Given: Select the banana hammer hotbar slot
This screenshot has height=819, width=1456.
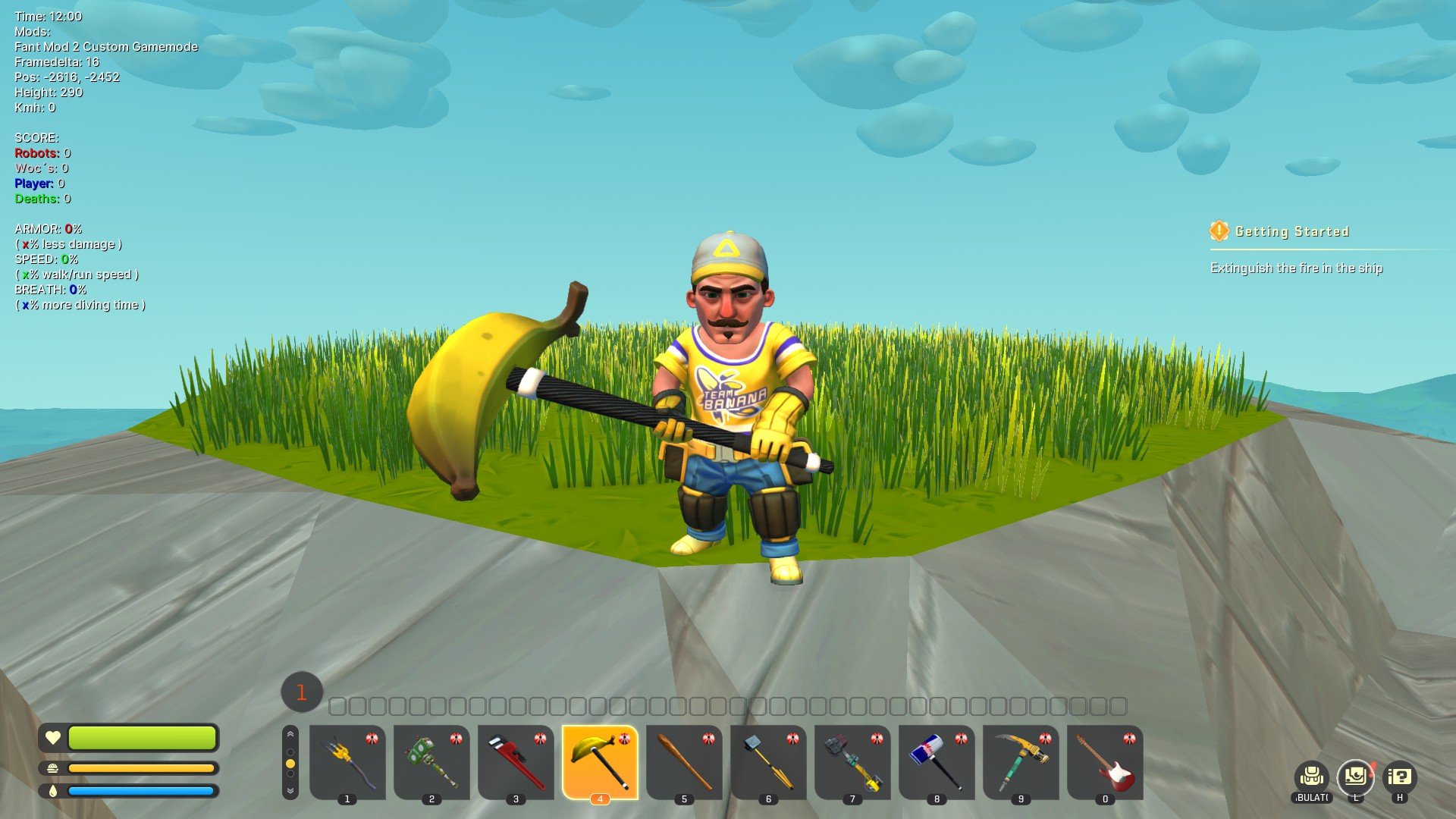Looking at the screenshot, I should click(600, 761).
